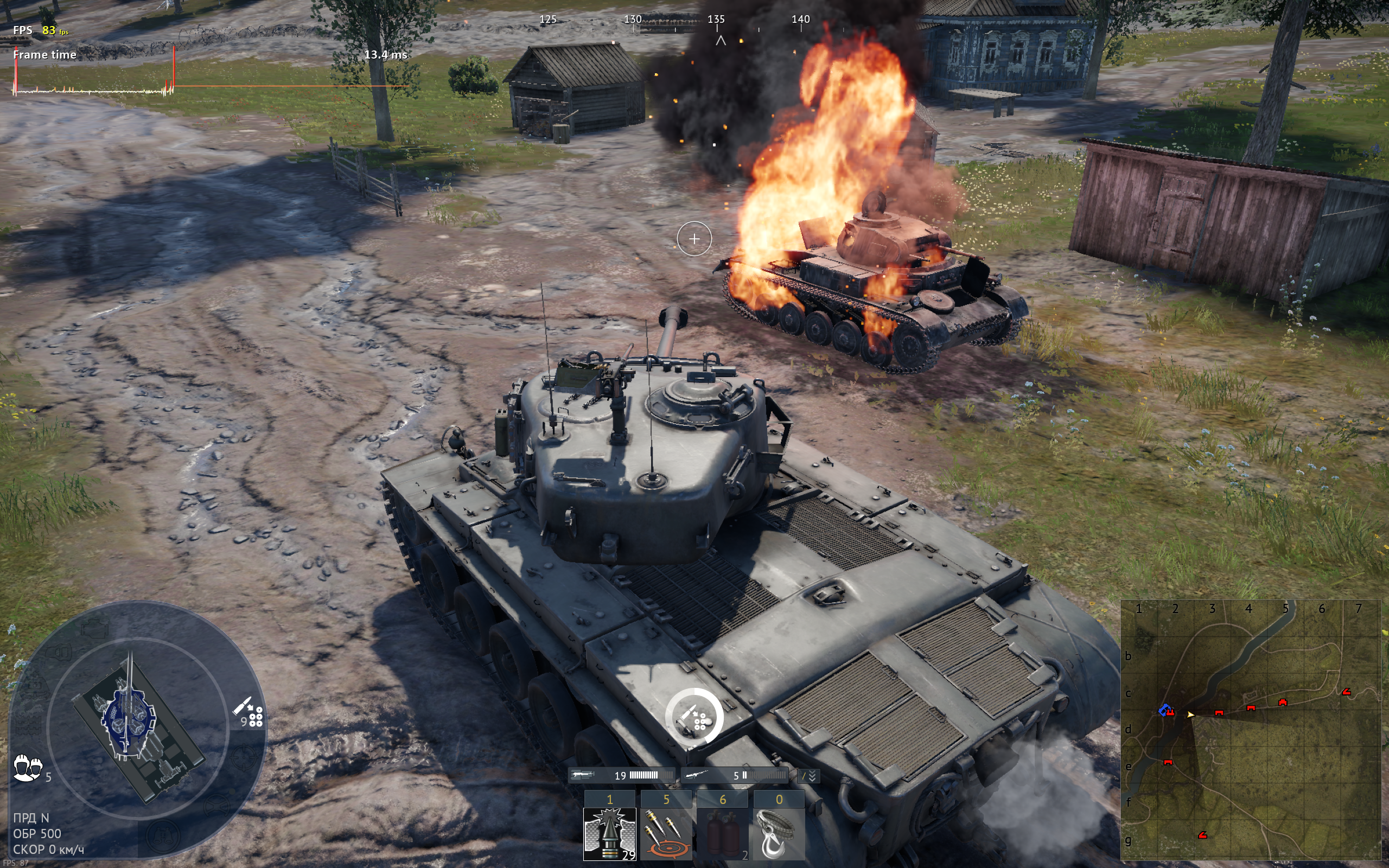
Task: Select the armor-piercing shell slot
Action: (x=609, y=834)
